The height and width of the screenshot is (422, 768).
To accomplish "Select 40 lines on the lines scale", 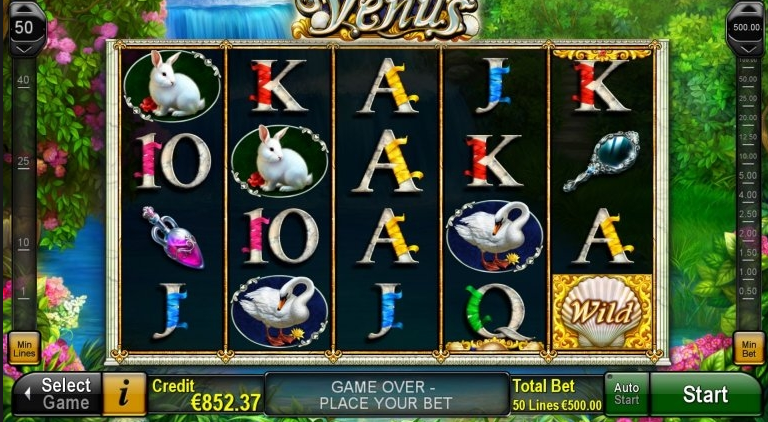I will [22, 80].
